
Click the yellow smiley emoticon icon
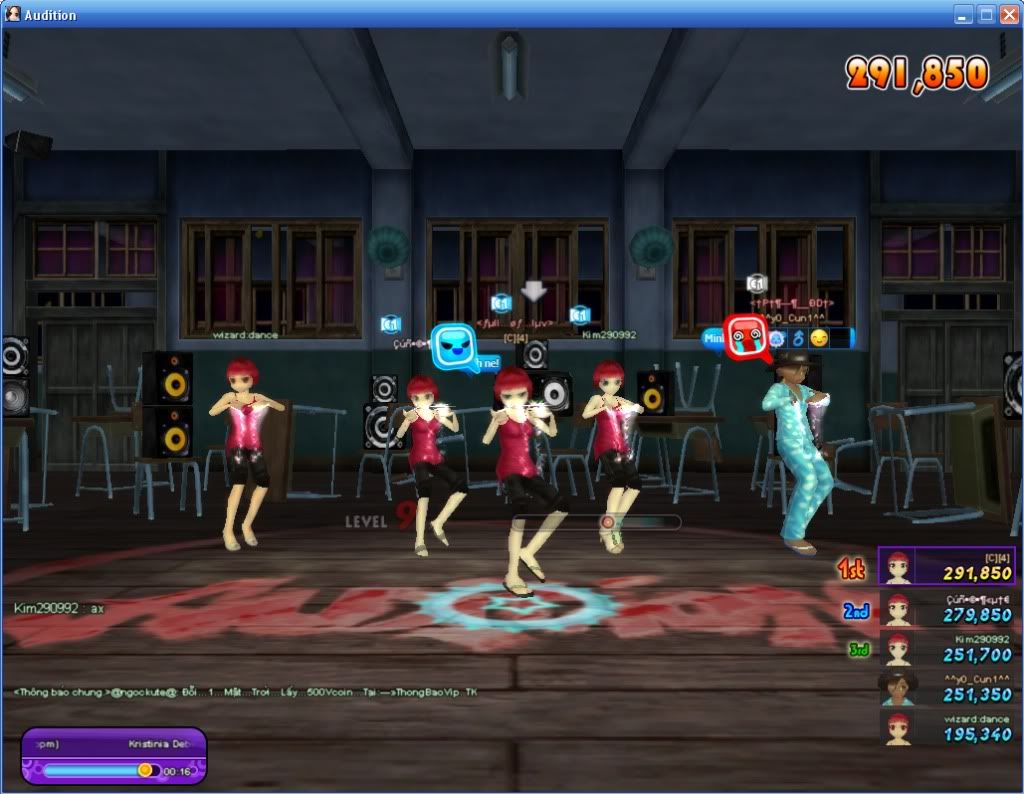pos(819,338)
